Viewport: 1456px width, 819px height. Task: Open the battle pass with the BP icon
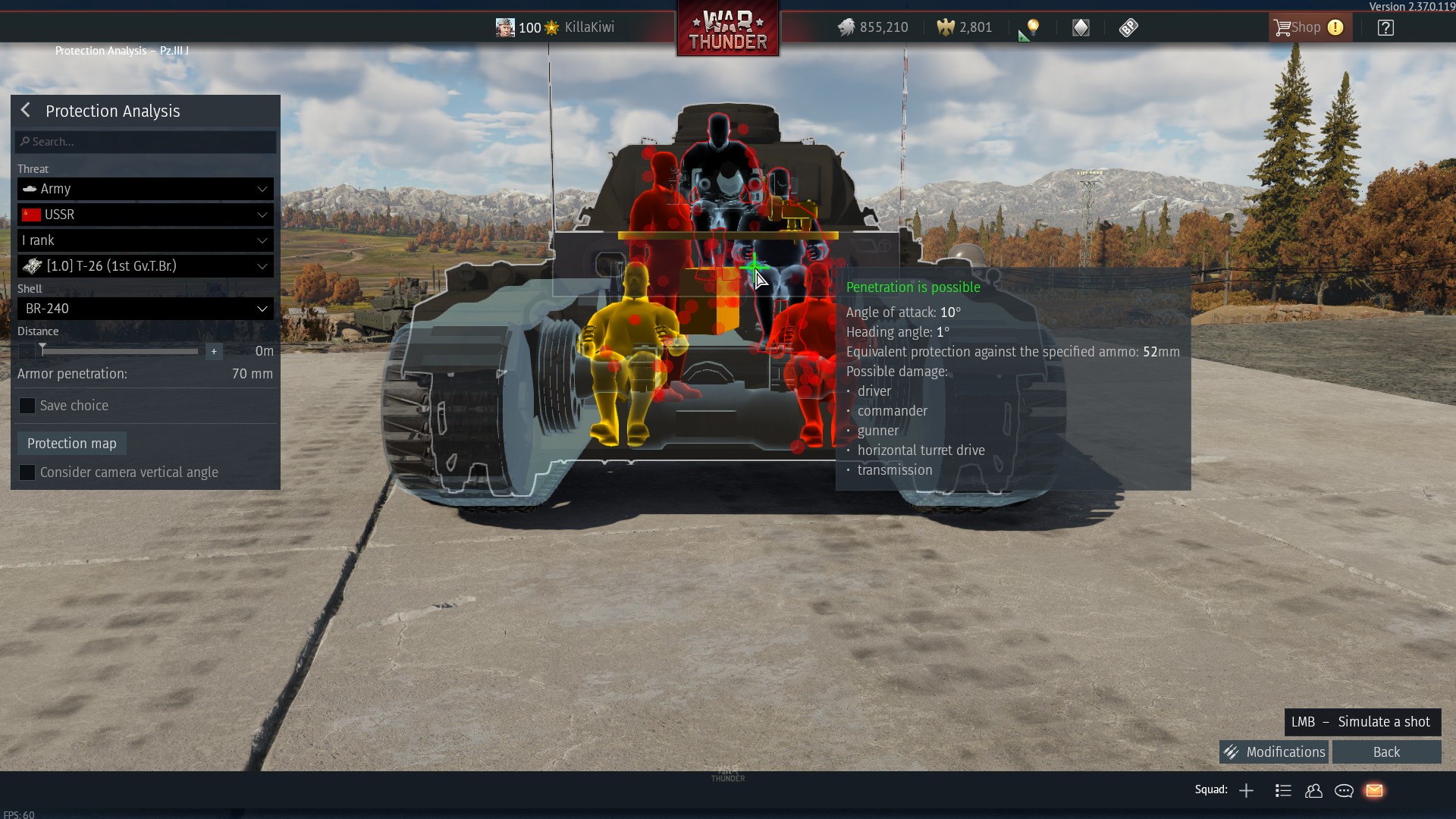tap(1128, 27)
